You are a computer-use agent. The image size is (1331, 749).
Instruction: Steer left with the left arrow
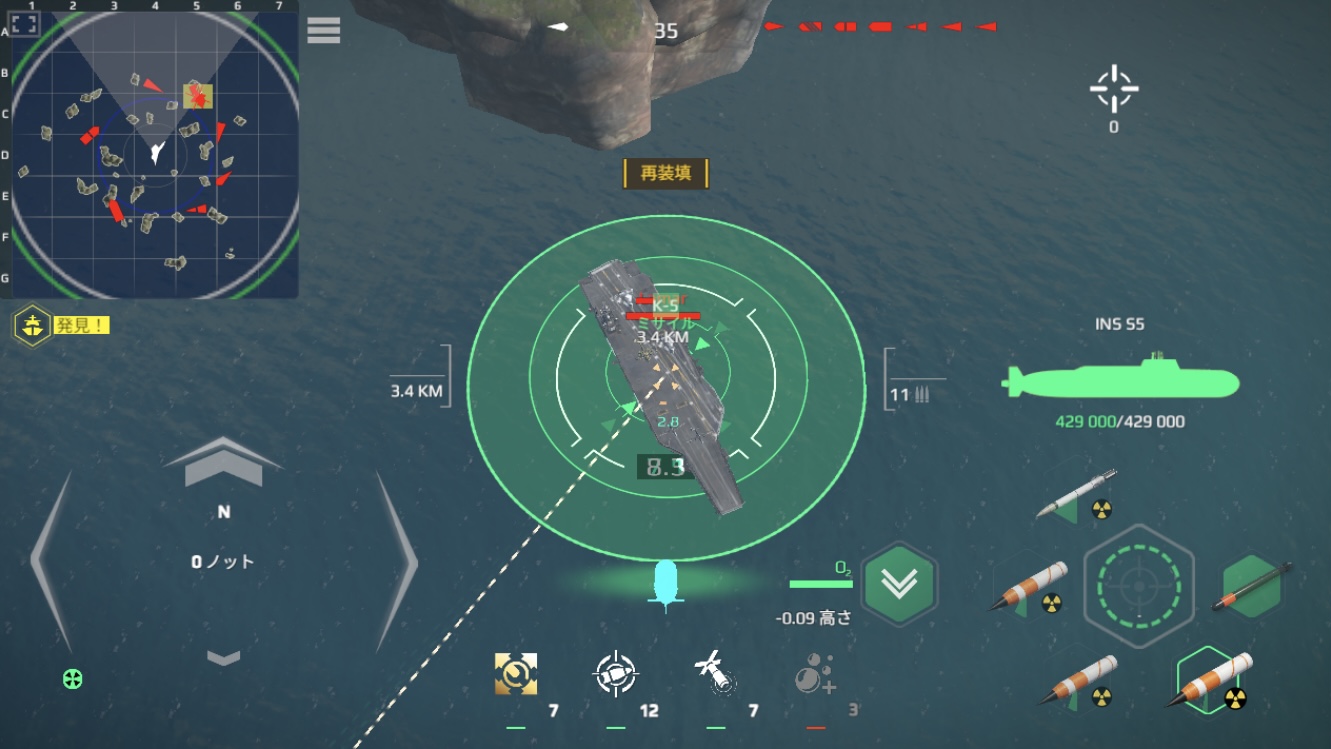pos(52,562)
